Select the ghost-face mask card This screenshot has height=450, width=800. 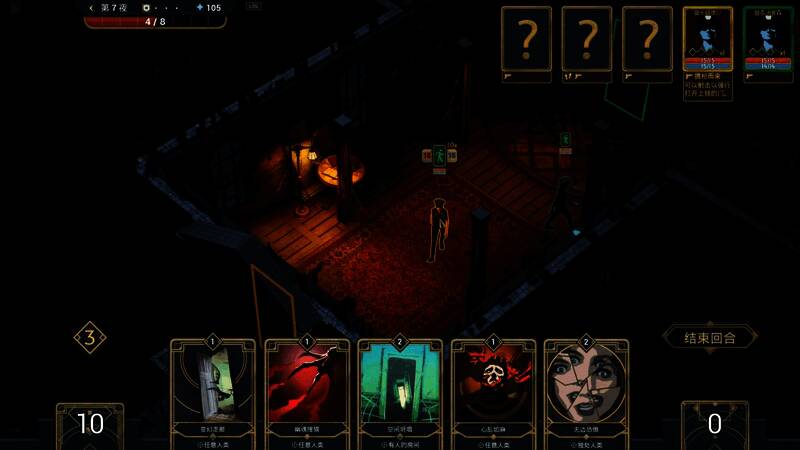pos(493,392)
